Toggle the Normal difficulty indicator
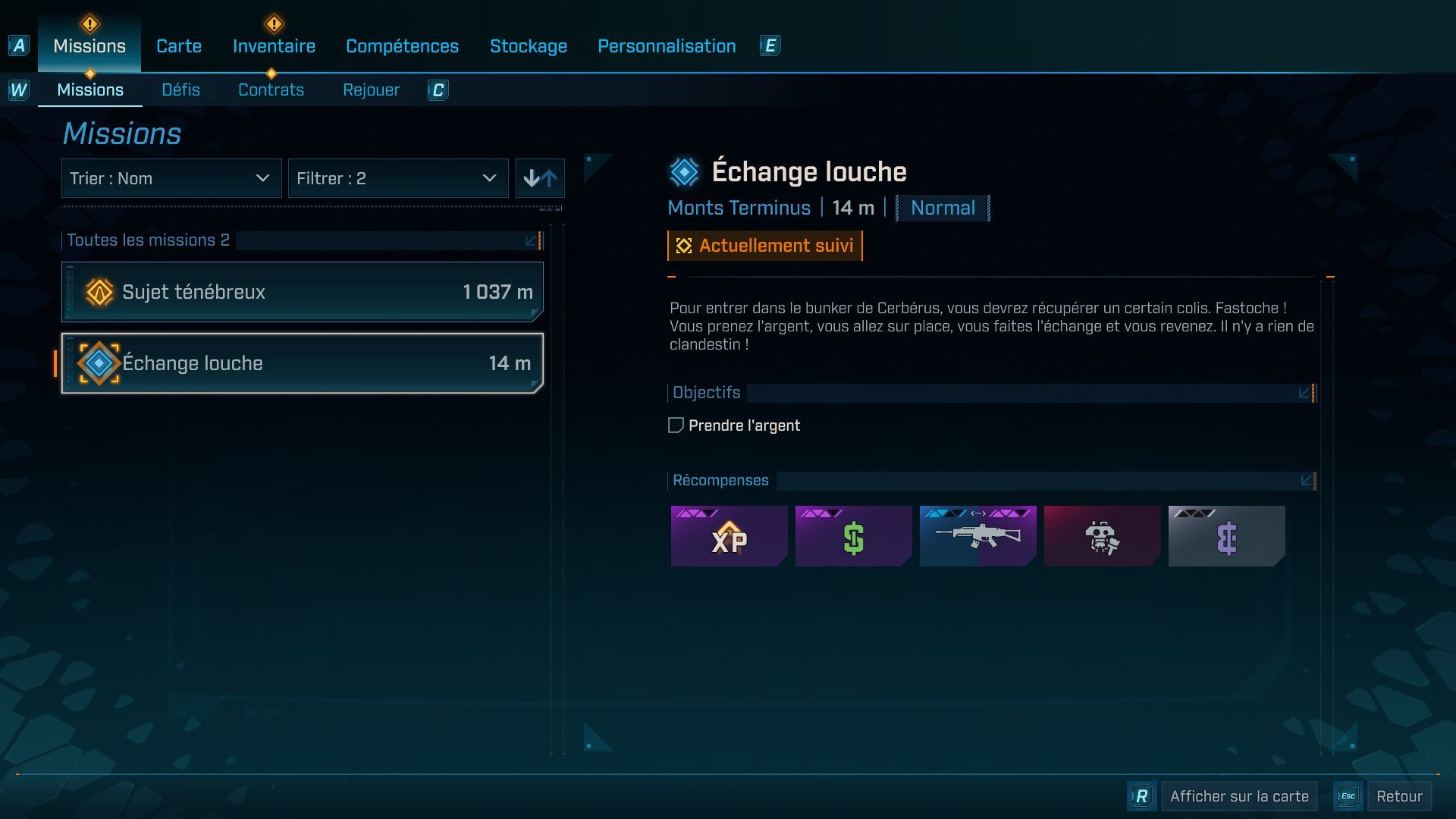Viewport: 1456px width, 819px height. pos(942,208)
